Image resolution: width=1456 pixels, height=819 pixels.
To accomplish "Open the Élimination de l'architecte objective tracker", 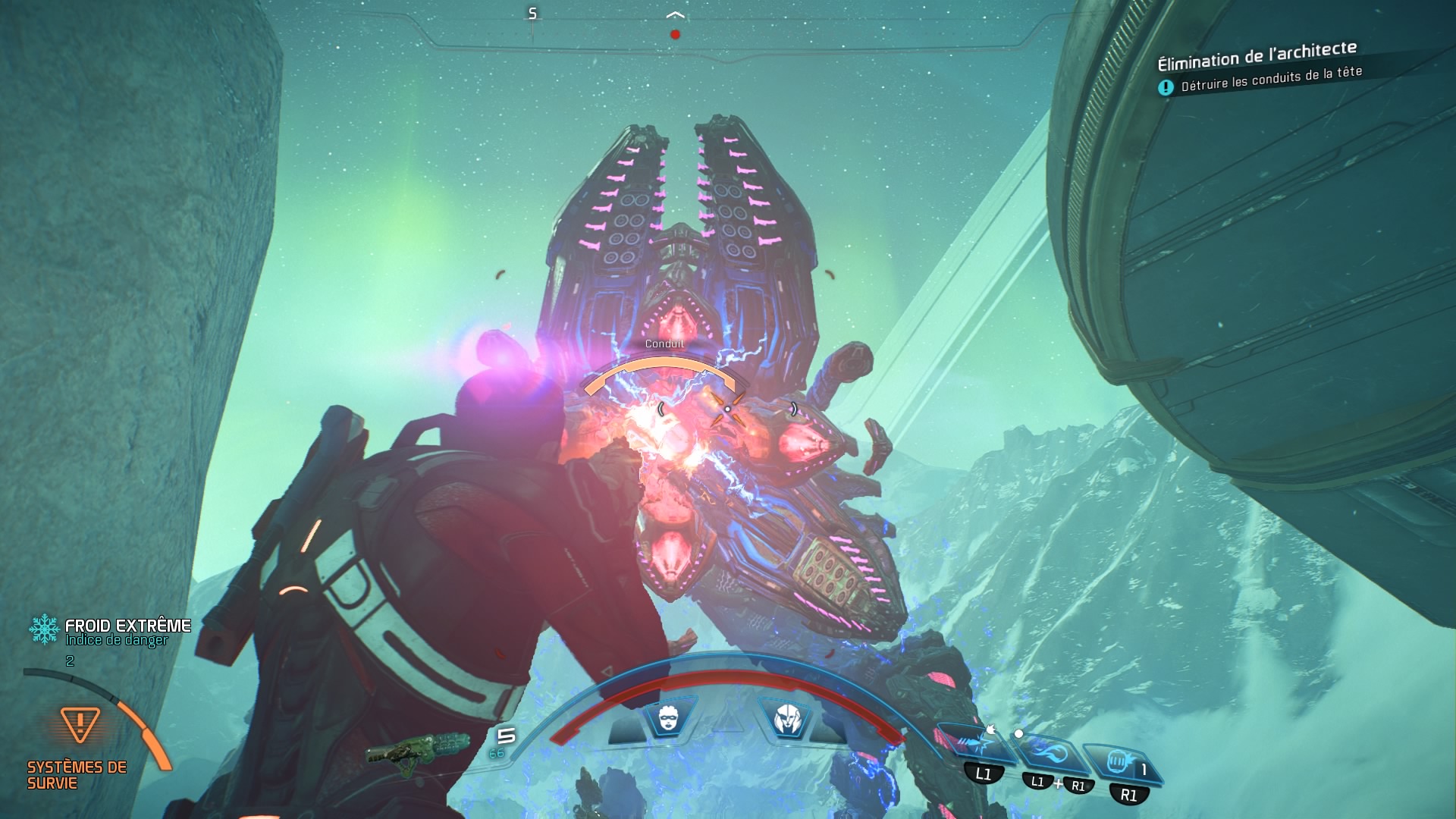I will pos(1257,55).
